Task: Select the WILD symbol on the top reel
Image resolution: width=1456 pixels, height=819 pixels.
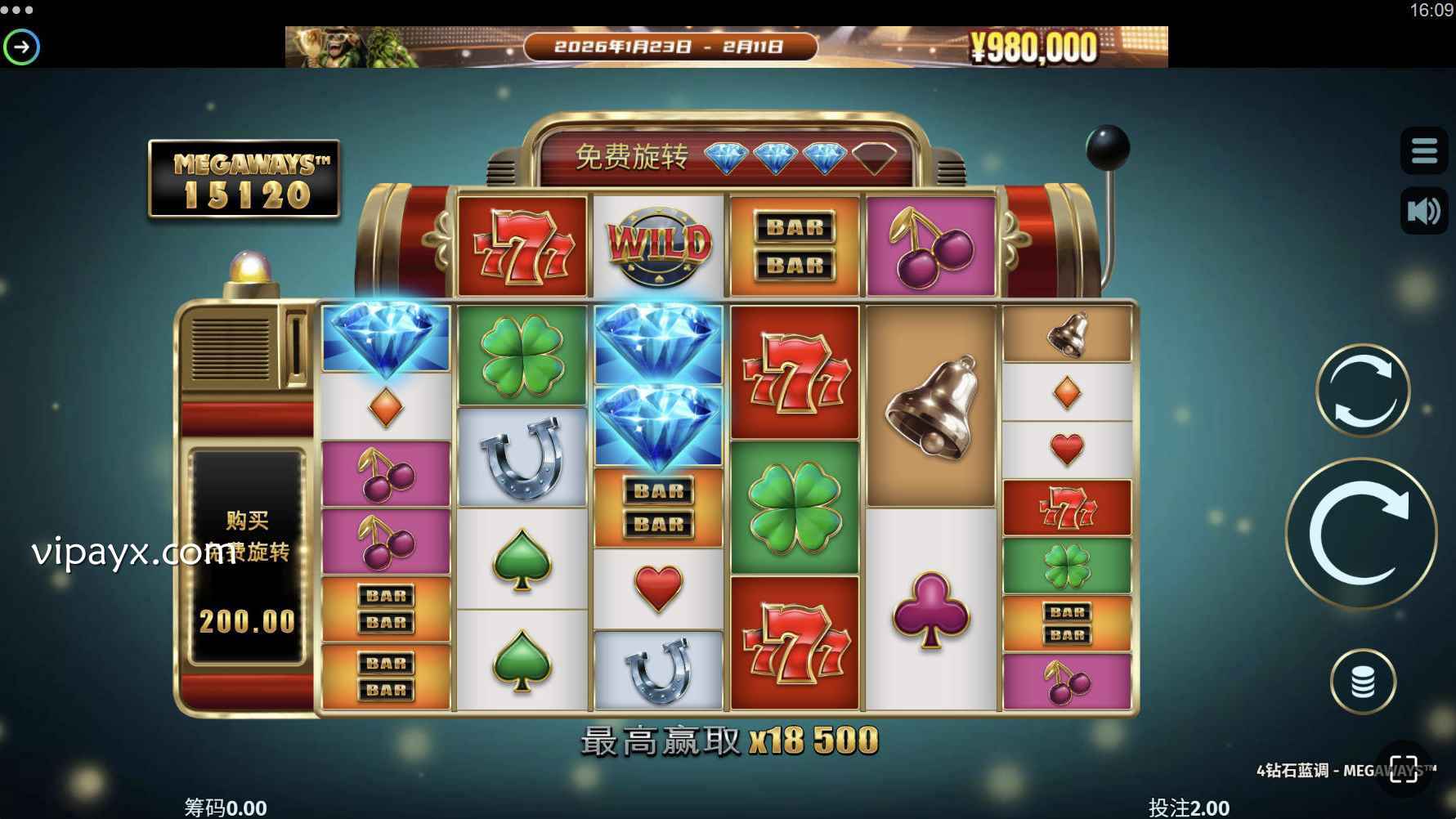Action: pos(658,243)
